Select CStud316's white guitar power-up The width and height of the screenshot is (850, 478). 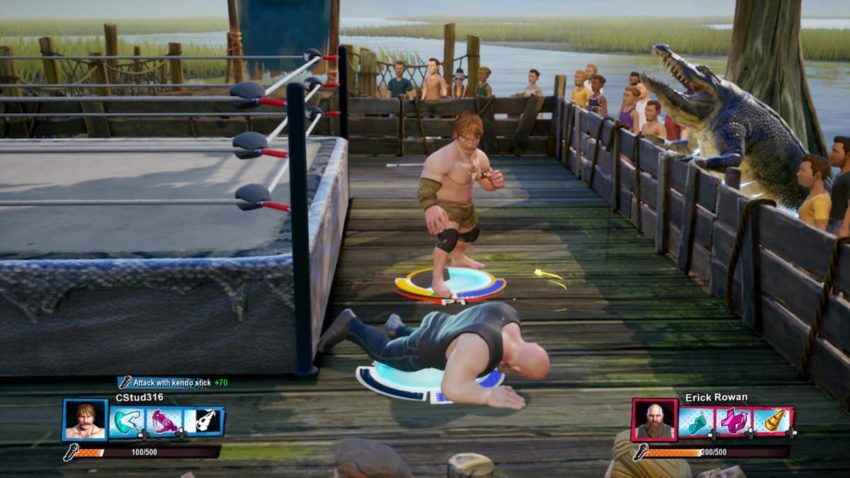[x=203, y=421]
